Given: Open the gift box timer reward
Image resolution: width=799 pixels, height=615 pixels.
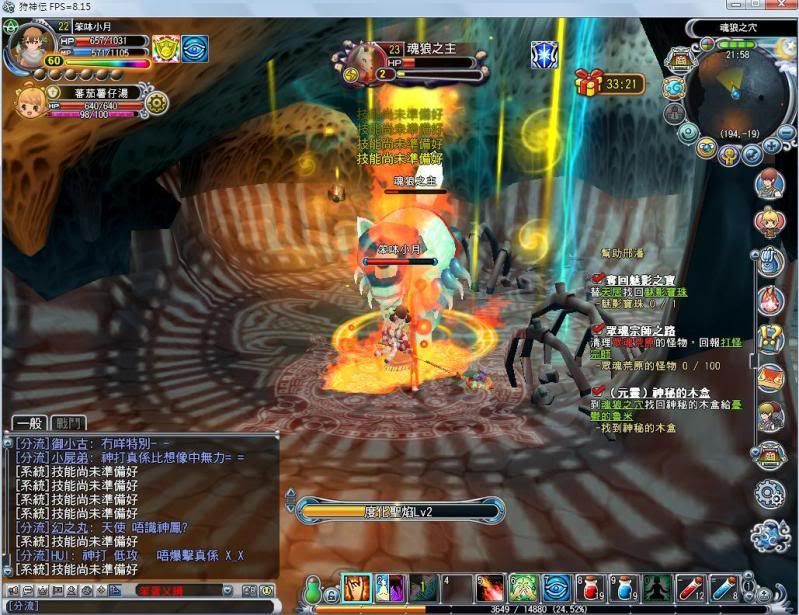Looking at the screenshot, I should point(588,83).
